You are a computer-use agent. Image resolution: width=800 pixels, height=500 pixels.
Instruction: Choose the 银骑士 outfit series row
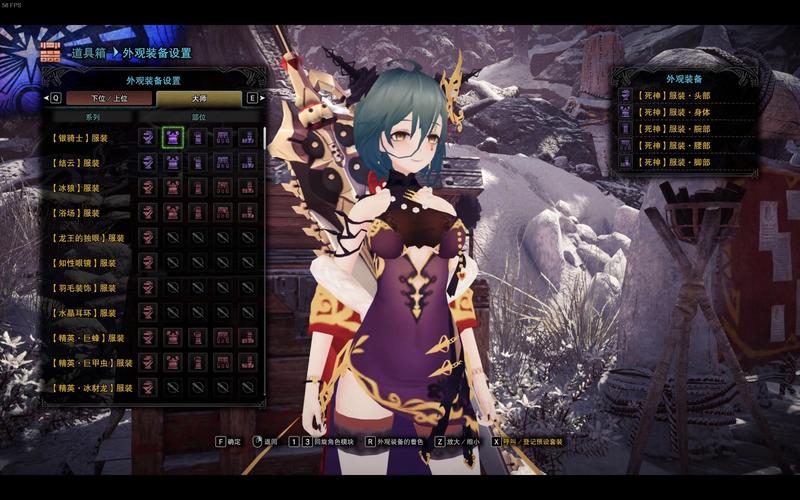[x=82, y=137]
